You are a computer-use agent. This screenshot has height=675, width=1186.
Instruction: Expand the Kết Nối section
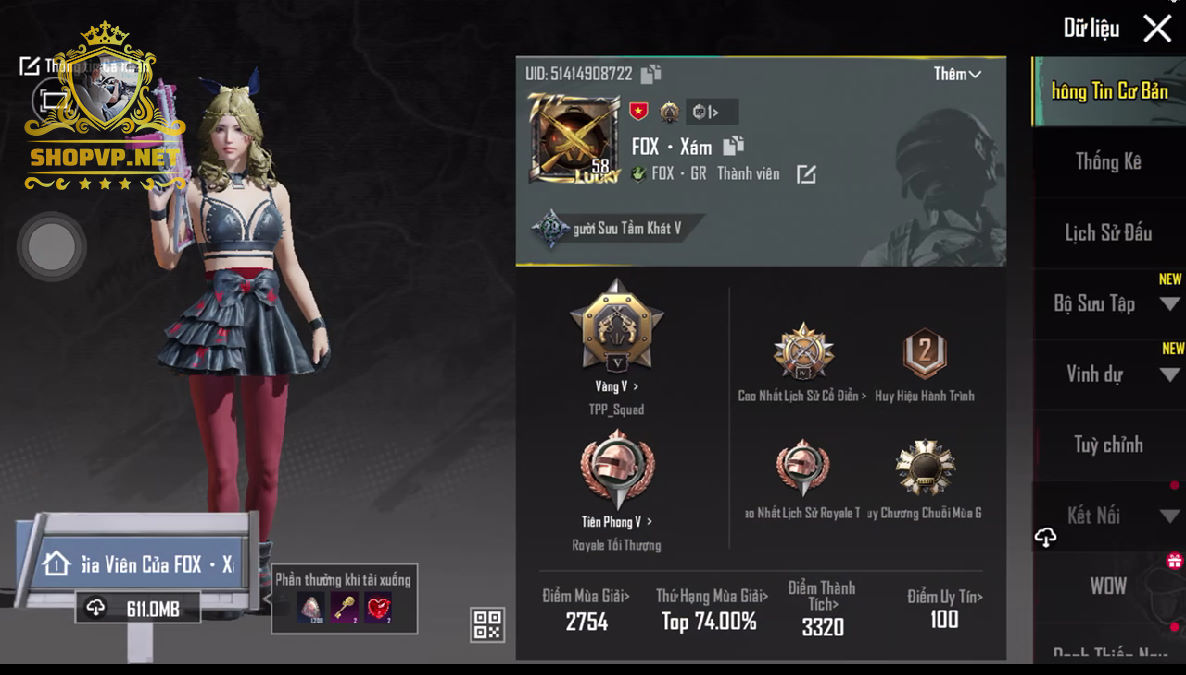(x=1108, y=516)
